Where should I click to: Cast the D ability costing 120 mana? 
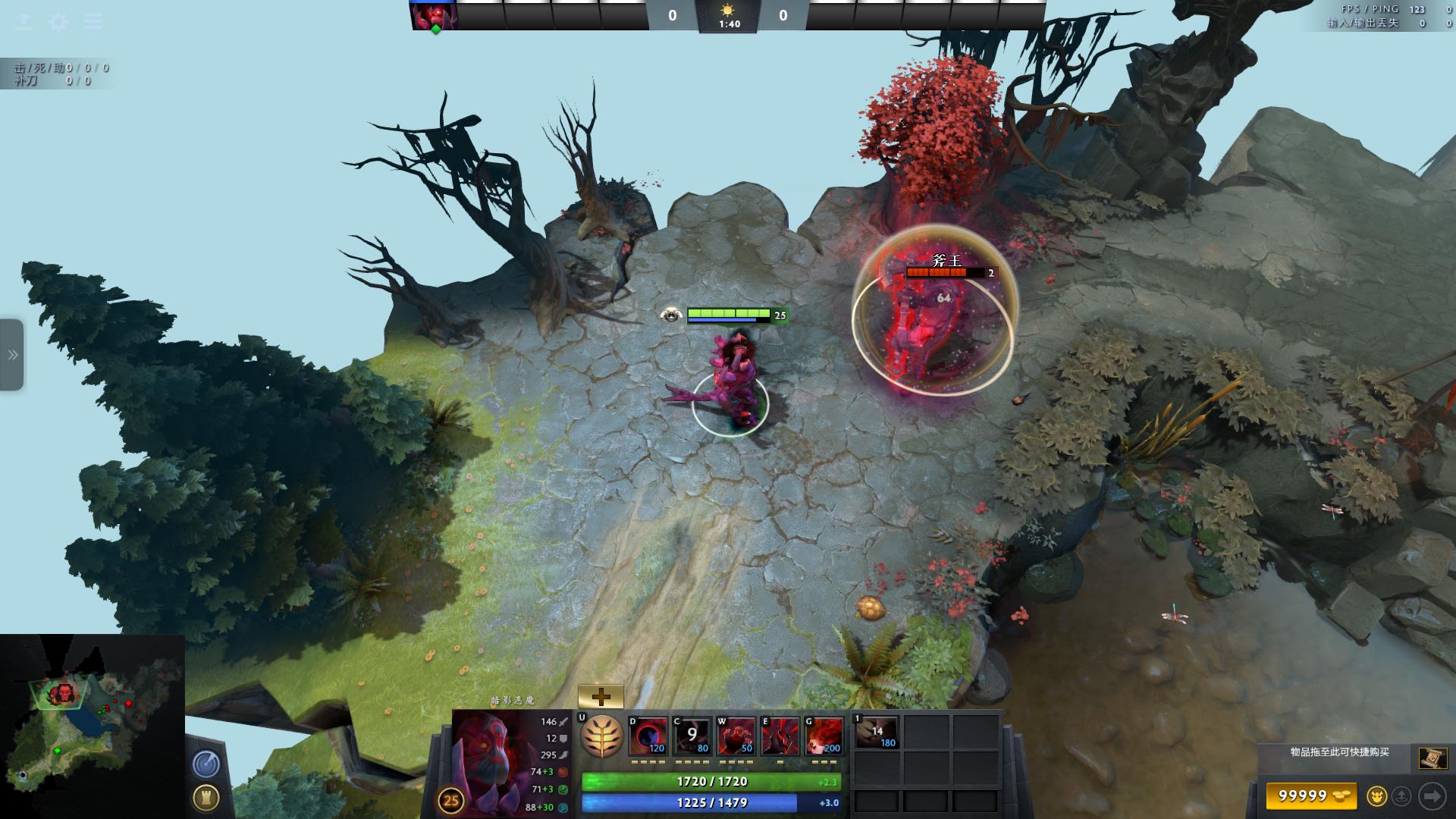click(x=648, y=736)
